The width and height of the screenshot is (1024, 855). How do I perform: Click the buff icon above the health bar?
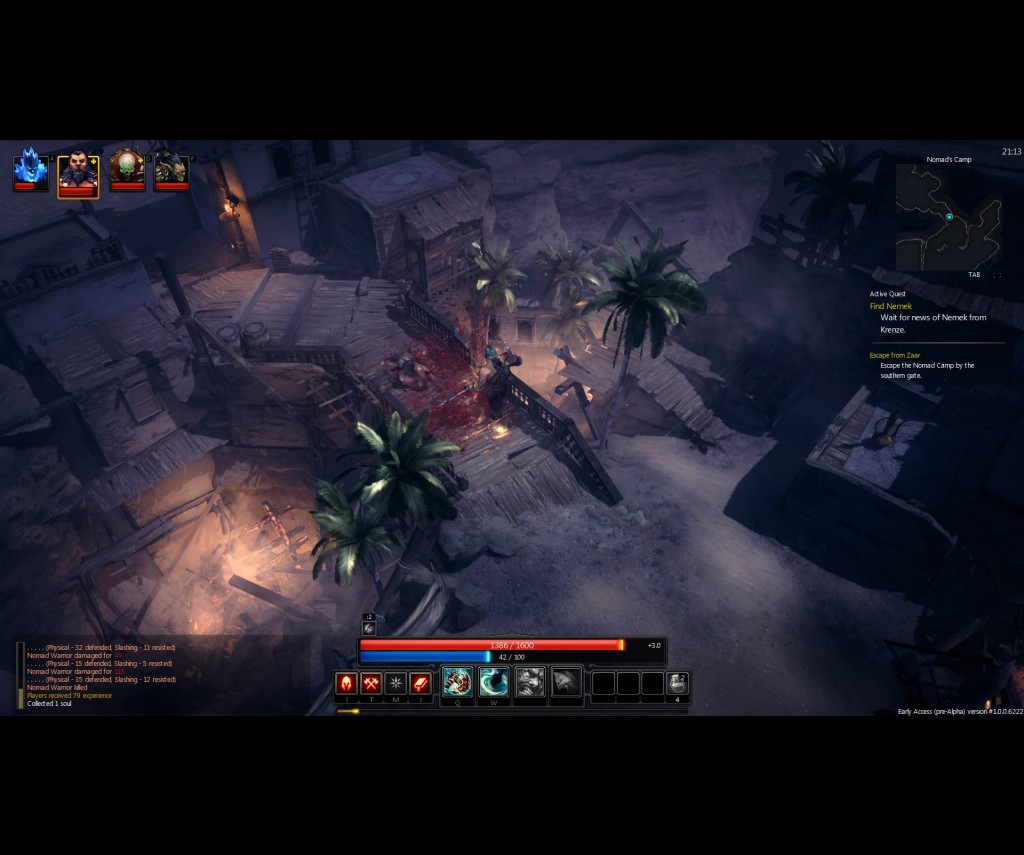click(369, 627)
